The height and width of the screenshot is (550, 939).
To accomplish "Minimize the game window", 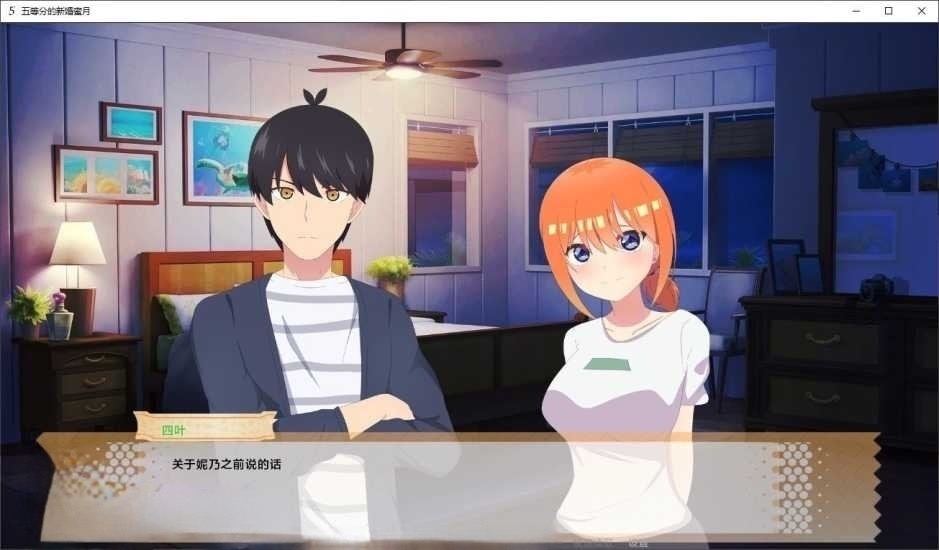I will click(856, 10).
